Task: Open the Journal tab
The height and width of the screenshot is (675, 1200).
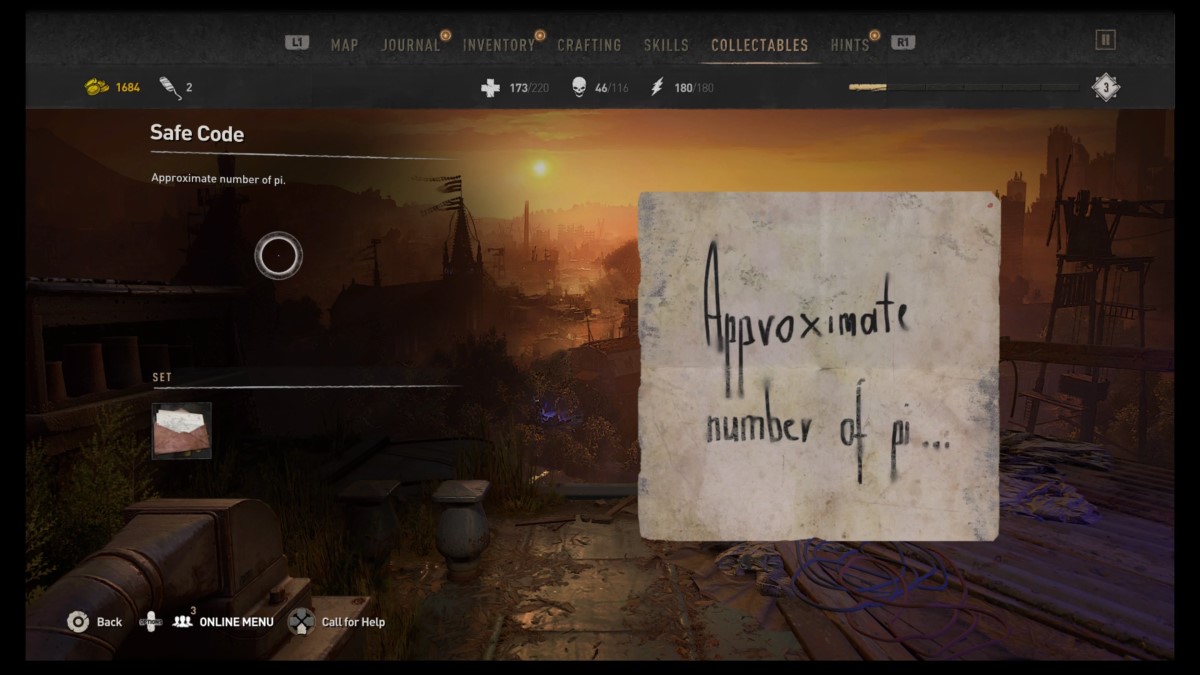Action: click(x=410, y=45)
